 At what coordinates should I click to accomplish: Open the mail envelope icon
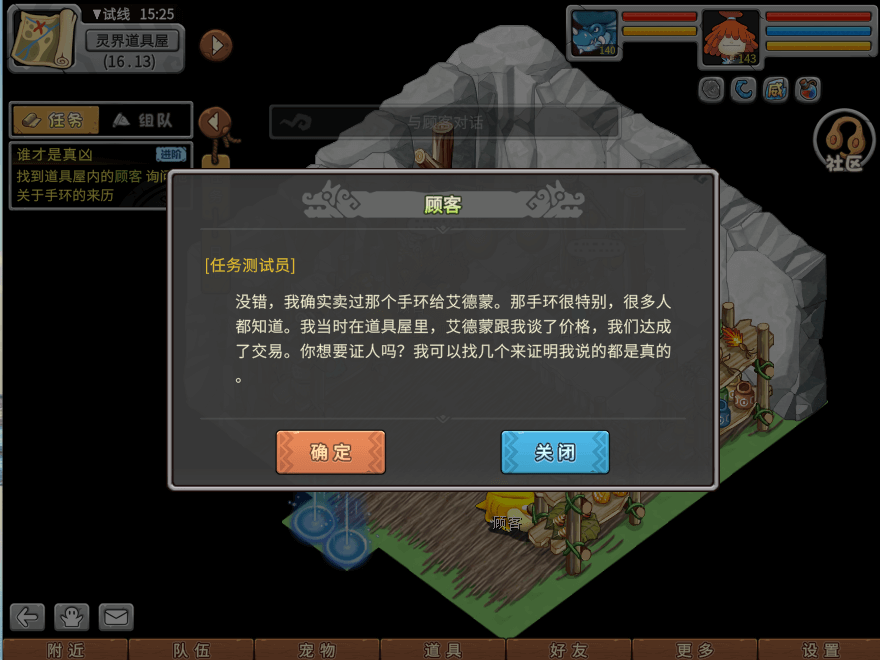[x=116, y=617]
